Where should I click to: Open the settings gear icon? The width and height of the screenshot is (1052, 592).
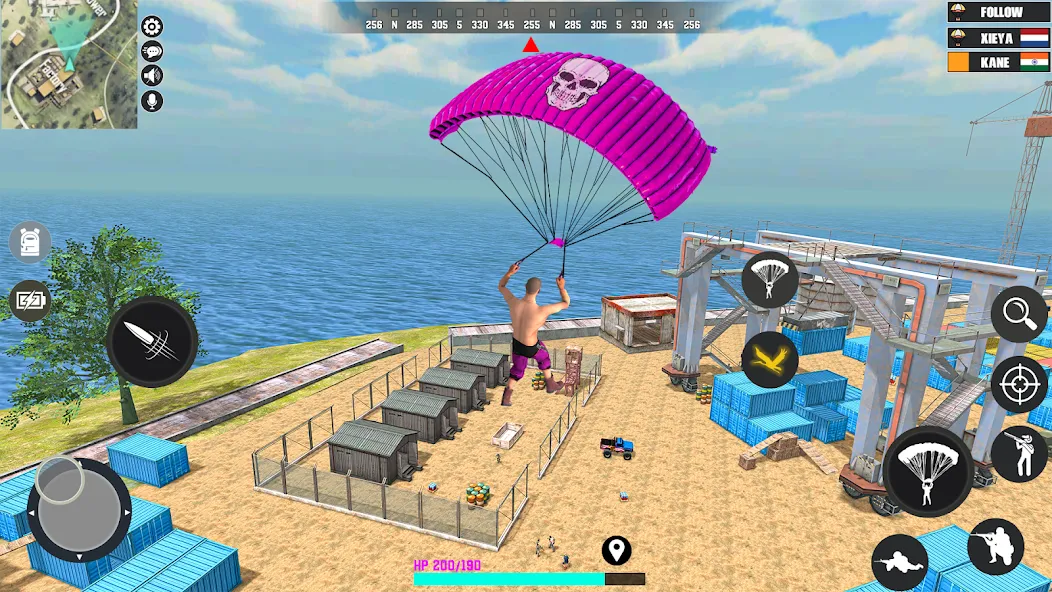[x=152, y=27]
